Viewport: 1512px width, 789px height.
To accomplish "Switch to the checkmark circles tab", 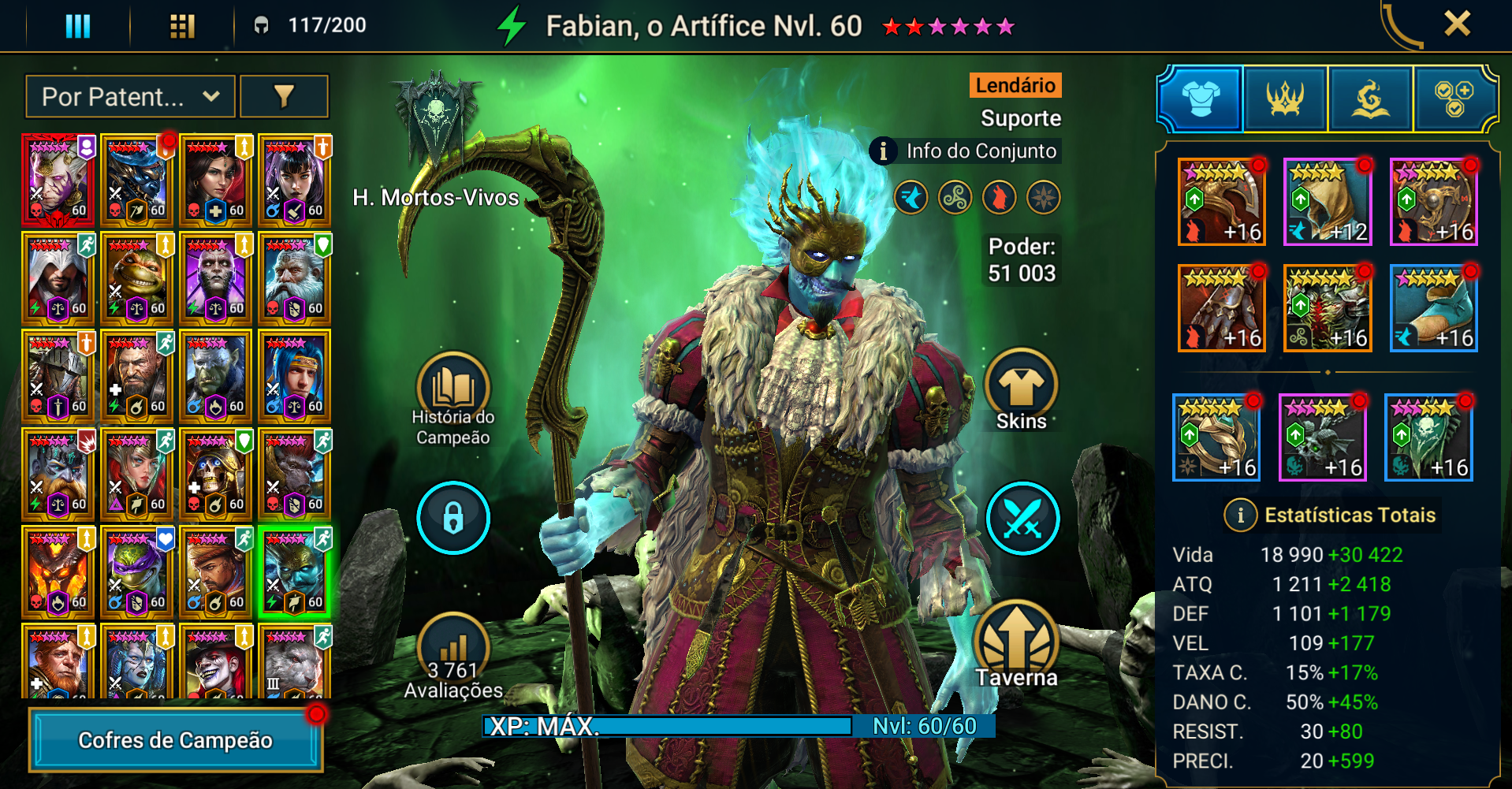I will (1454, 99).
